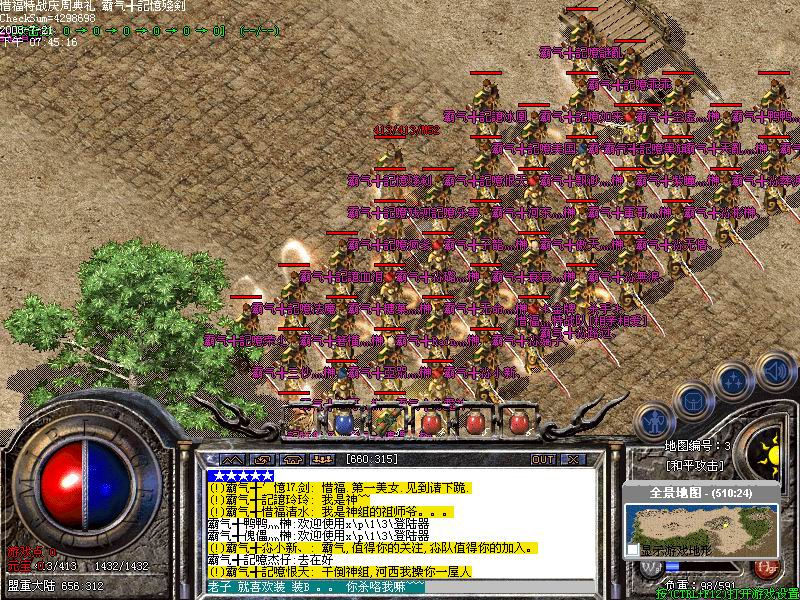Image resolution: width=800 pixels, height=600 pixels.
Task: Click the OUT button above chat
Action: (543, 459)
